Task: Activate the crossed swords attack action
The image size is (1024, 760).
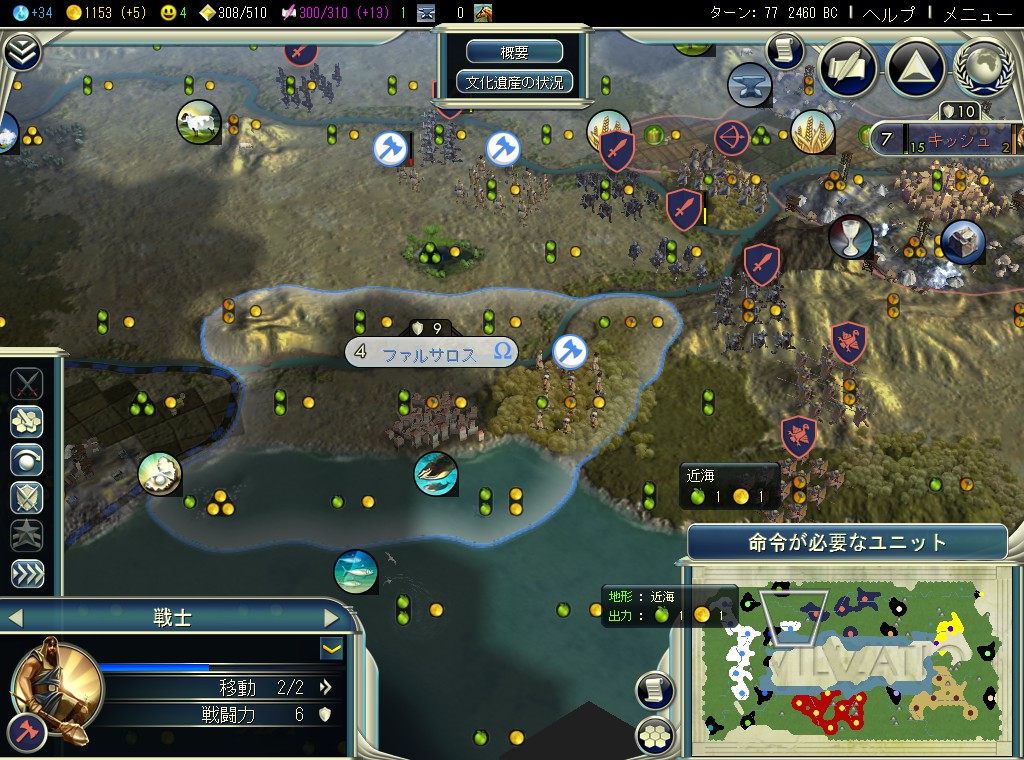Action: 26,383
